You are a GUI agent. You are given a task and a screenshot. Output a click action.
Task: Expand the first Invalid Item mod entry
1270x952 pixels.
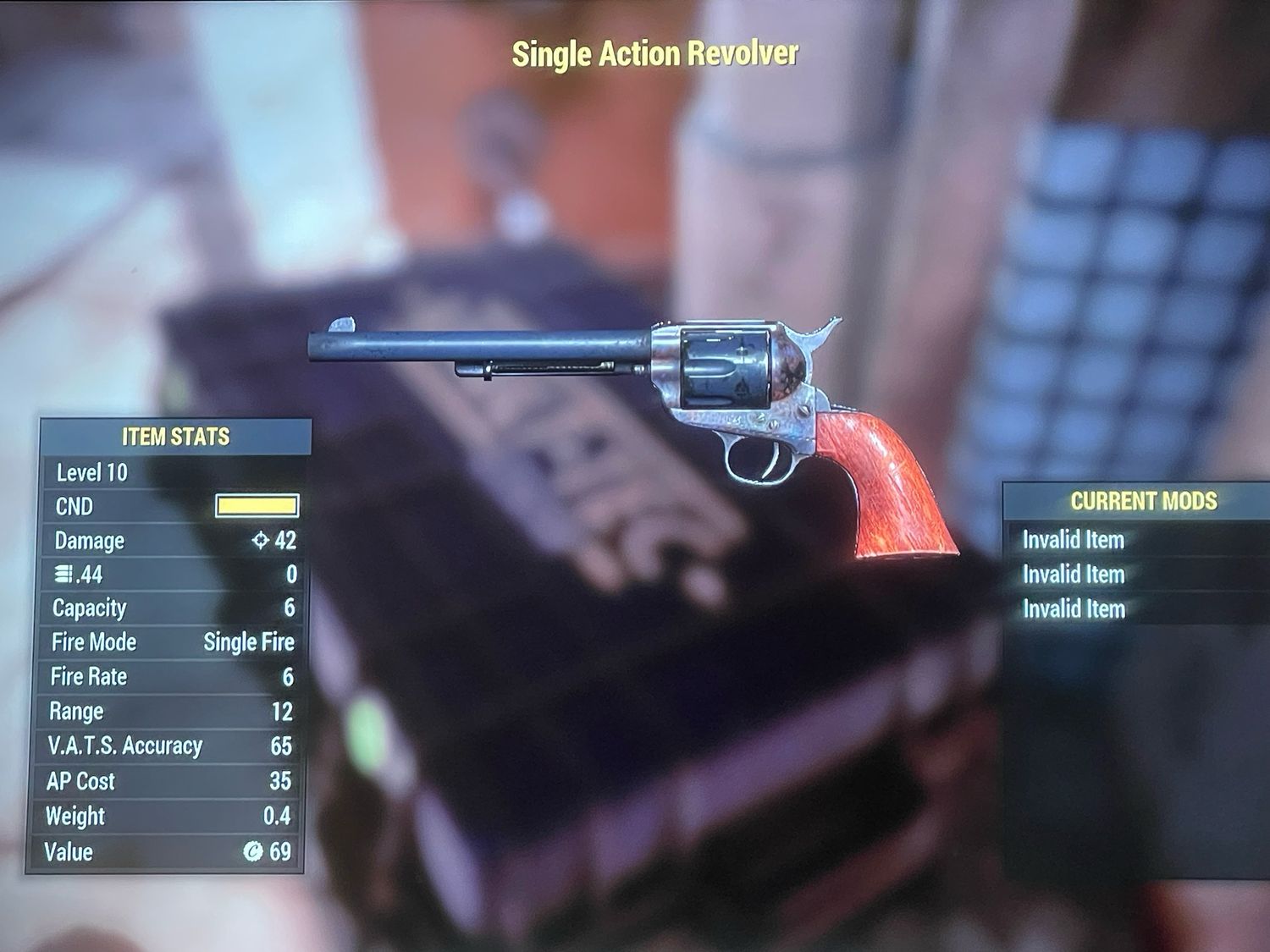click(1074, 540)
